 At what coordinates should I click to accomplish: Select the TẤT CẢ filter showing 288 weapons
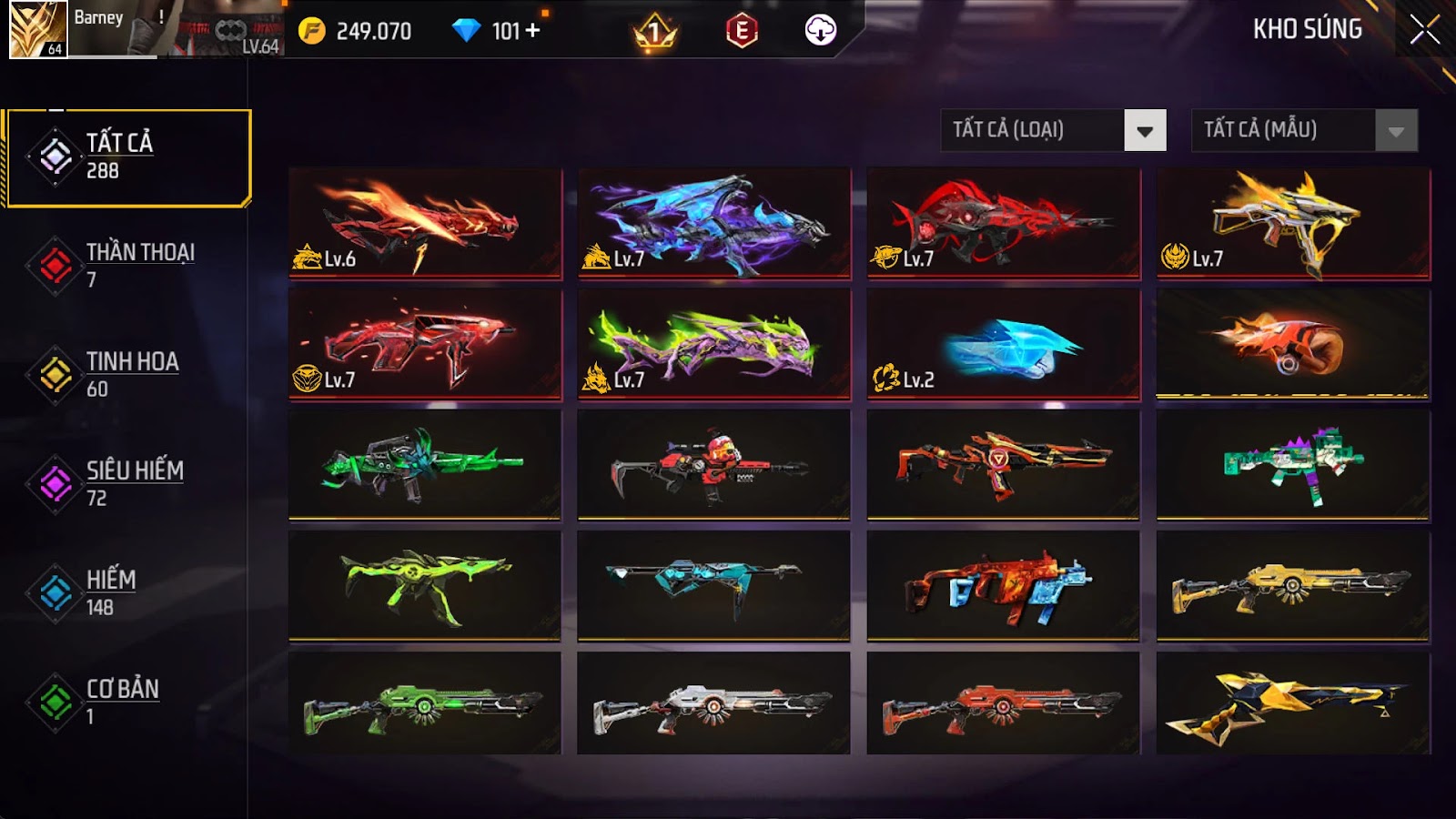118,153
